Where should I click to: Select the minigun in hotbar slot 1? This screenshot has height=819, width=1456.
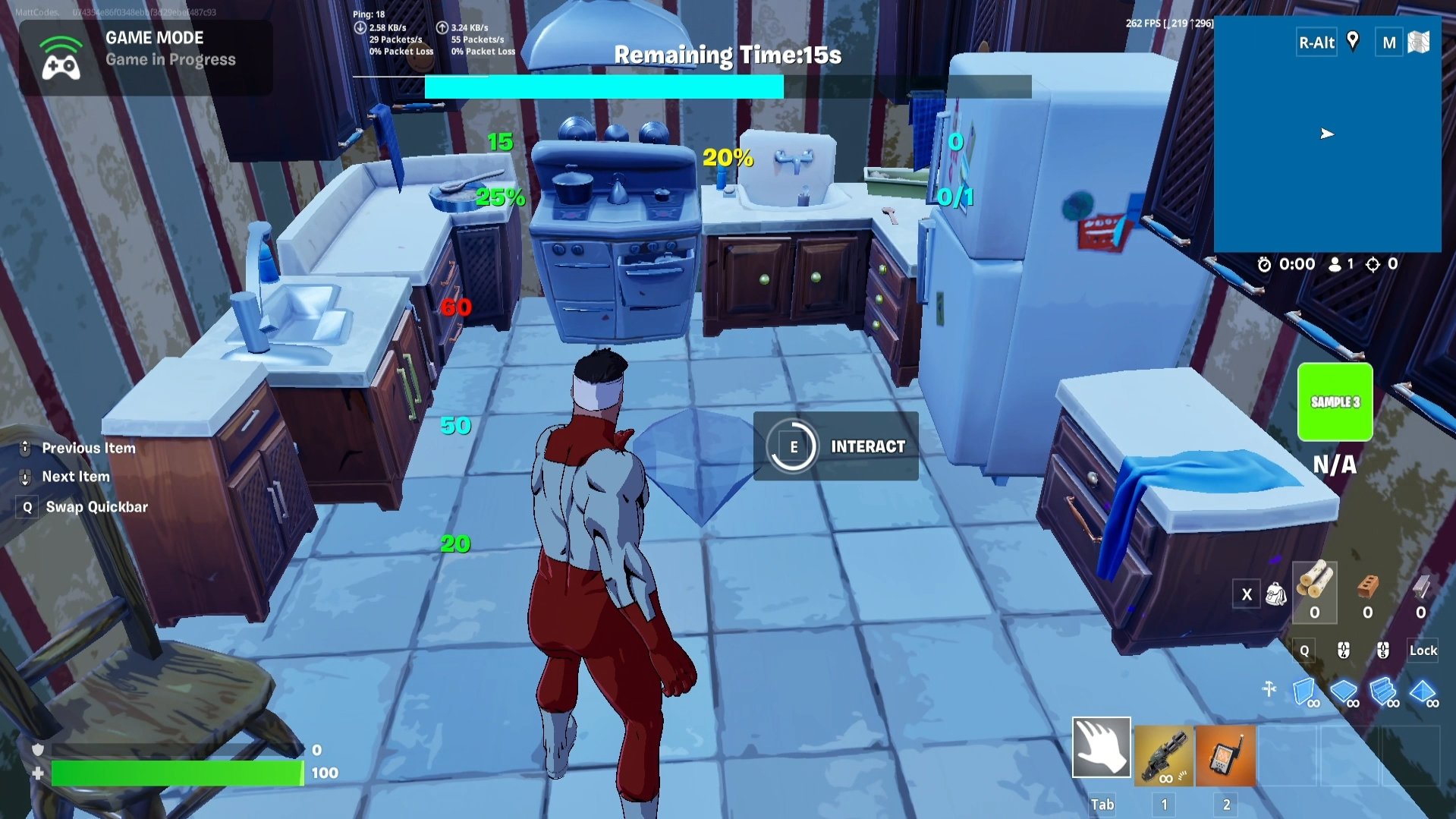click(x=1162, y=757)
